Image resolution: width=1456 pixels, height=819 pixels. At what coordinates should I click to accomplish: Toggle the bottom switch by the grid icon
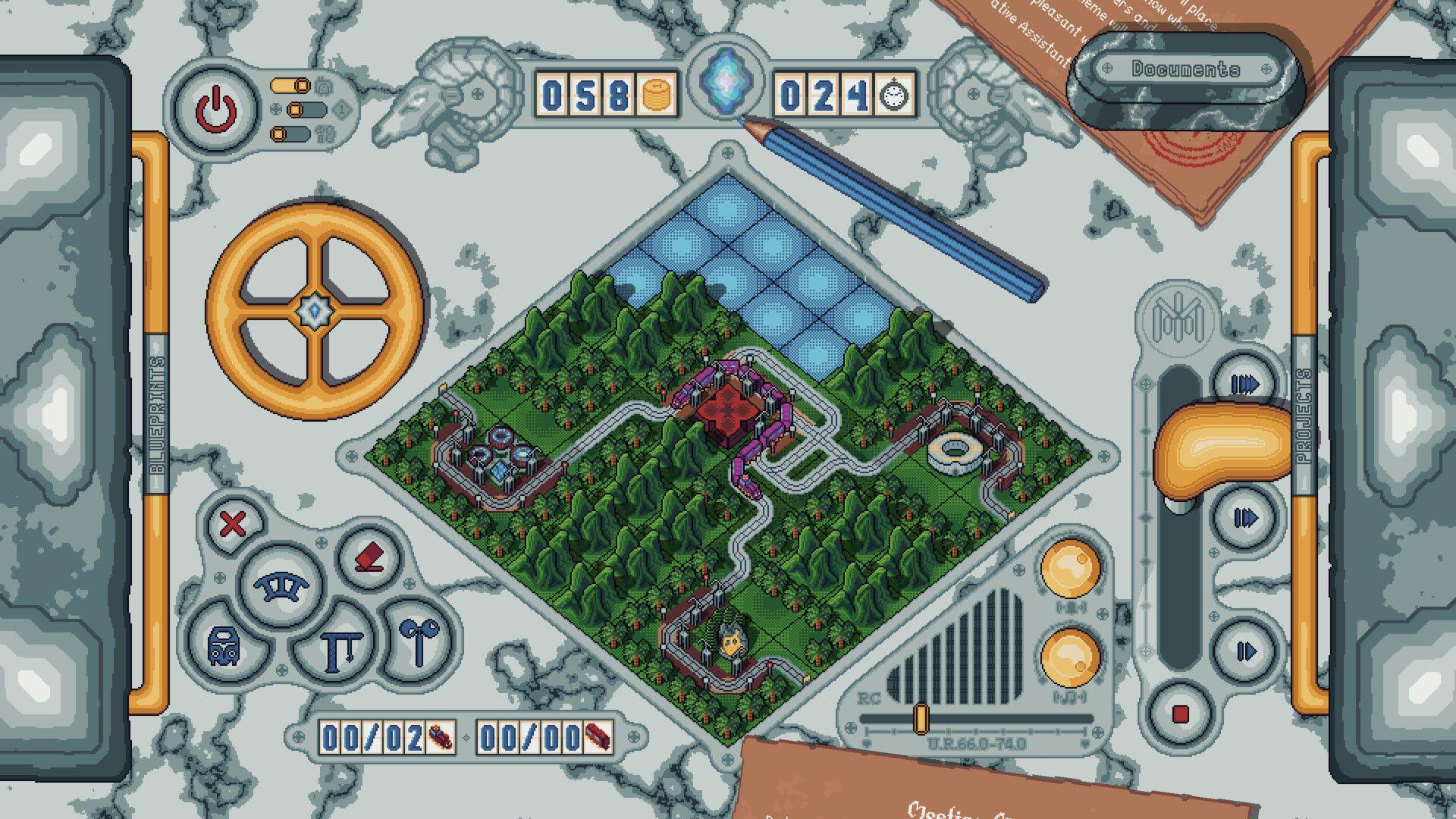pos(291,134)
